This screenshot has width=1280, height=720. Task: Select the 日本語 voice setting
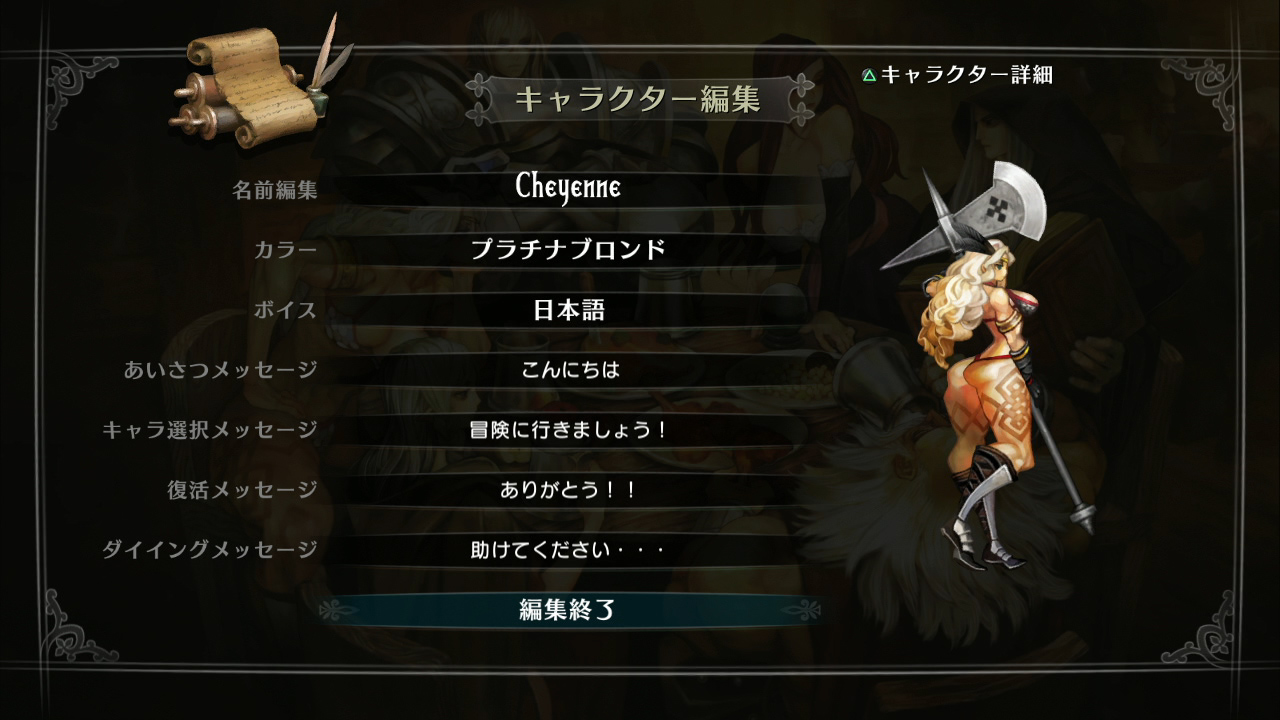point(568,310)
